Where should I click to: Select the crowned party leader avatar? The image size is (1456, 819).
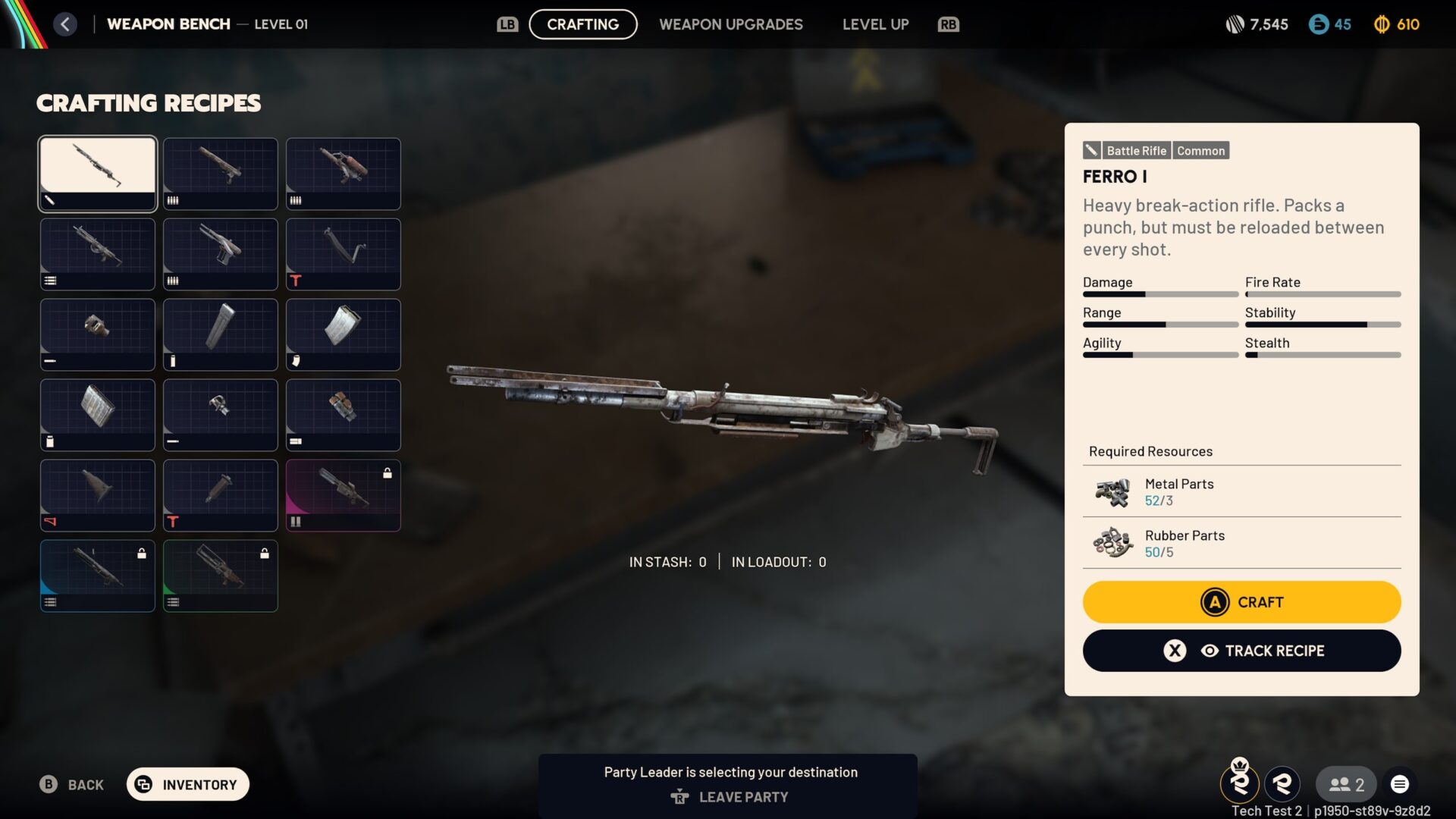(1240, 783)
